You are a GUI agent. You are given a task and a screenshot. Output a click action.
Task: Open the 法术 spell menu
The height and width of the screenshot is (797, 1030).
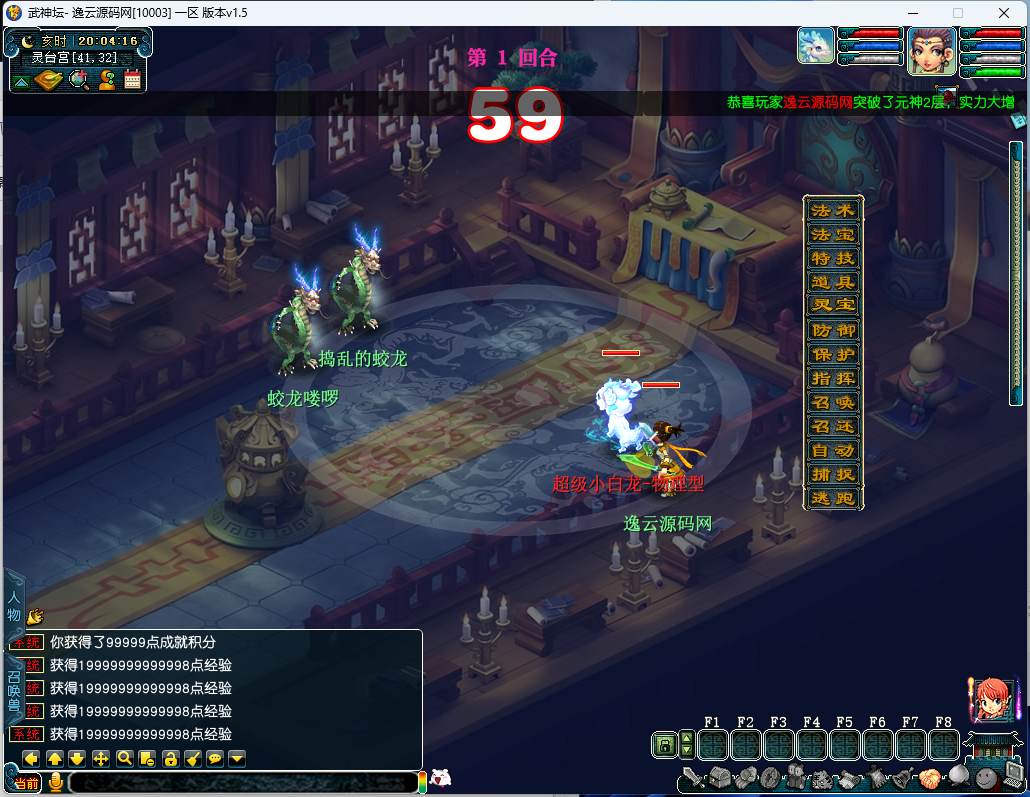833,211
